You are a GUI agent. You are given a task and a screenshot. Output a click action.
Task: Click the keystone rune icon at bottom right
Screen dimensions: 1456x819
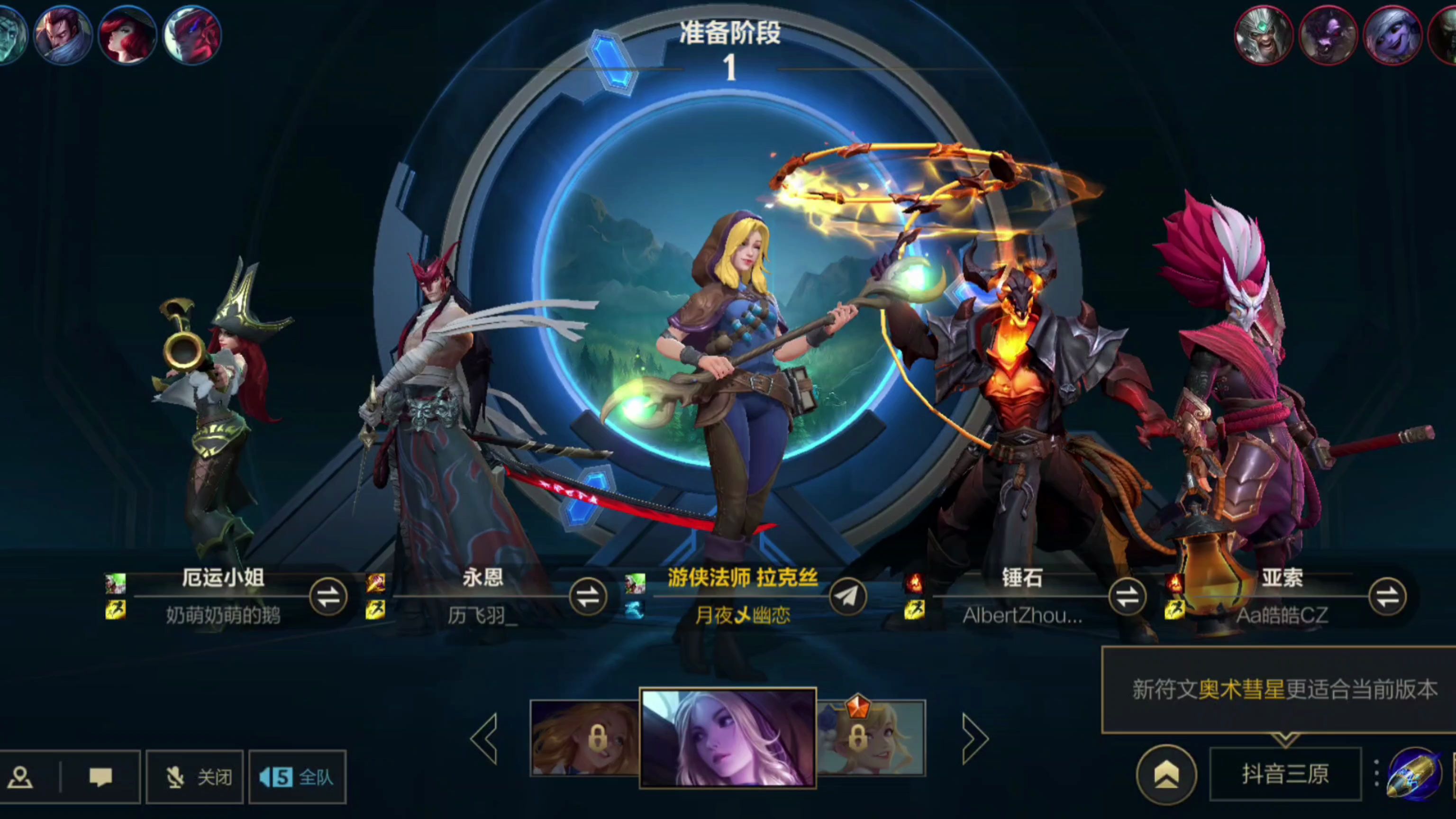pos(1415,774)
